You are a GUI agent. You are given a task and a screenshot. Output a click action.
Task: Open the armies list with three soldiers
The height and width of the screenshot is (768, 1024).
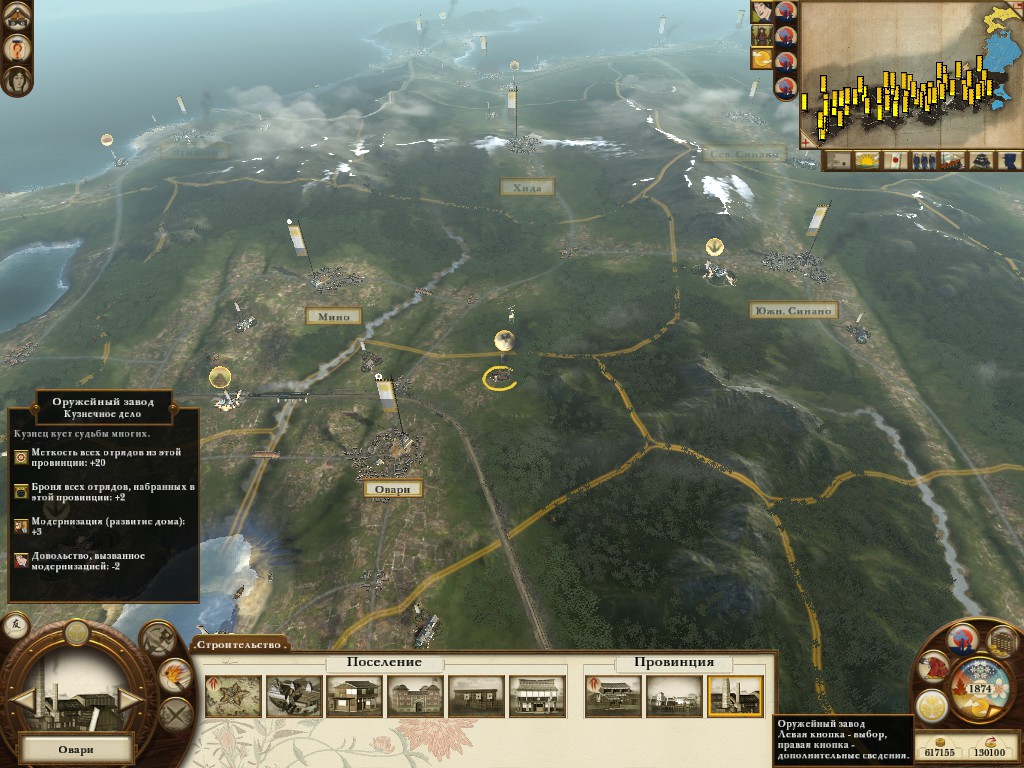pyautogui.click(x=924, y=160)
